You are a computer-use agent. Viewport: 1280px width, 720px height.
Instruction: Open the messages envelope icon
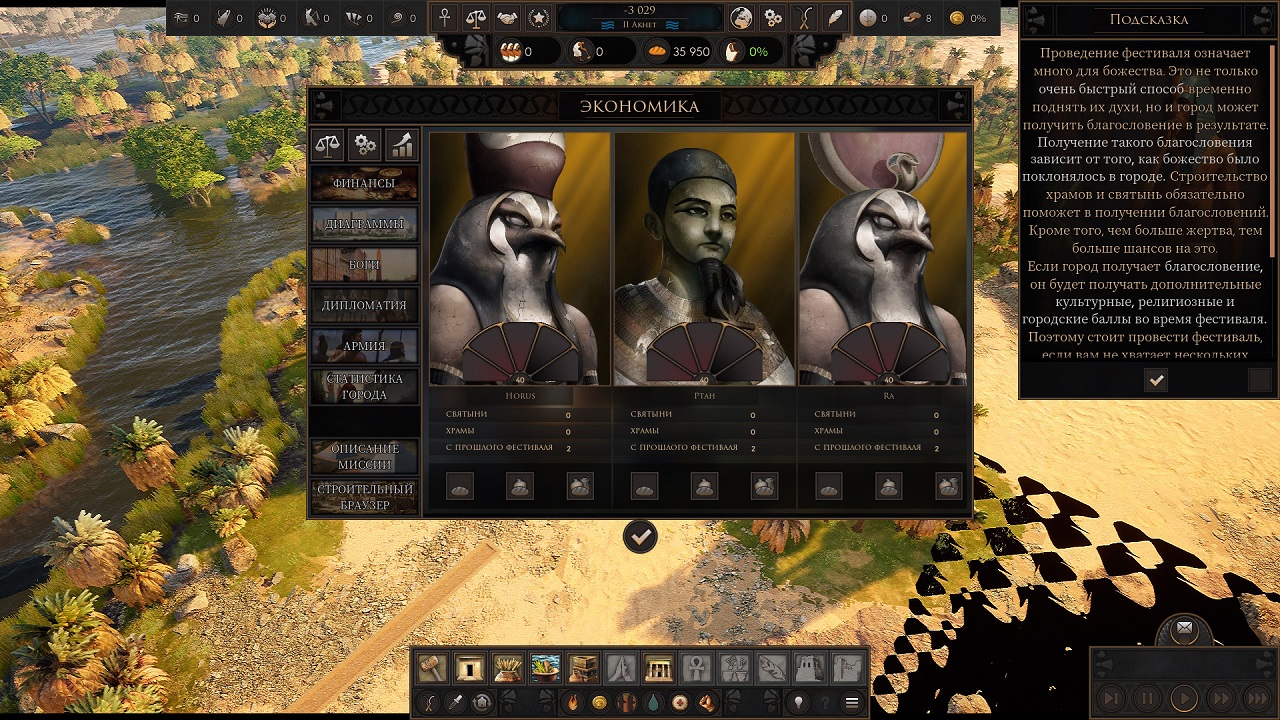pyautogui.click(x=1184, y=628)
